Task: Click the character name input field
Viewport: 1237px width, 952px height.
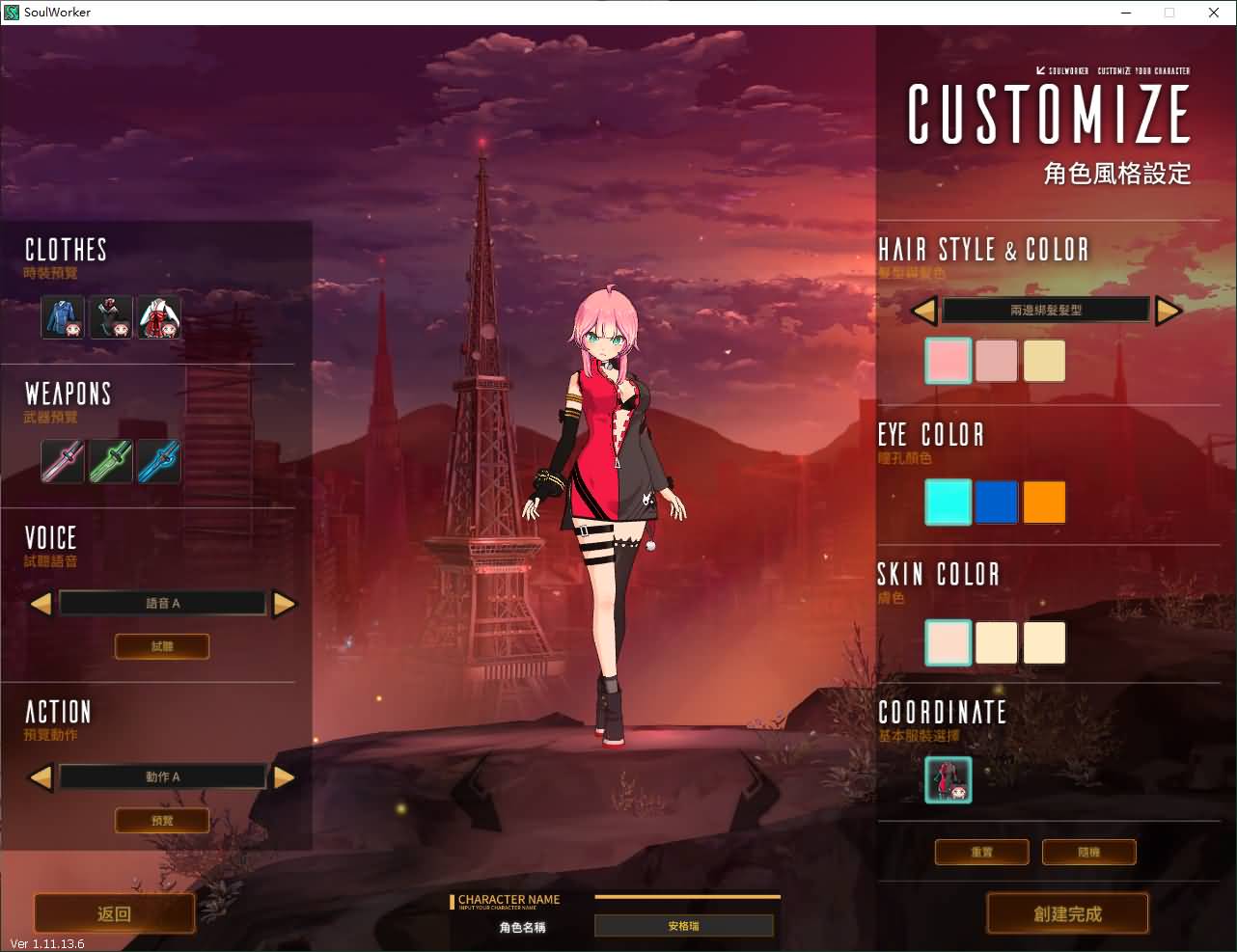Action: [x=683, y=926]
